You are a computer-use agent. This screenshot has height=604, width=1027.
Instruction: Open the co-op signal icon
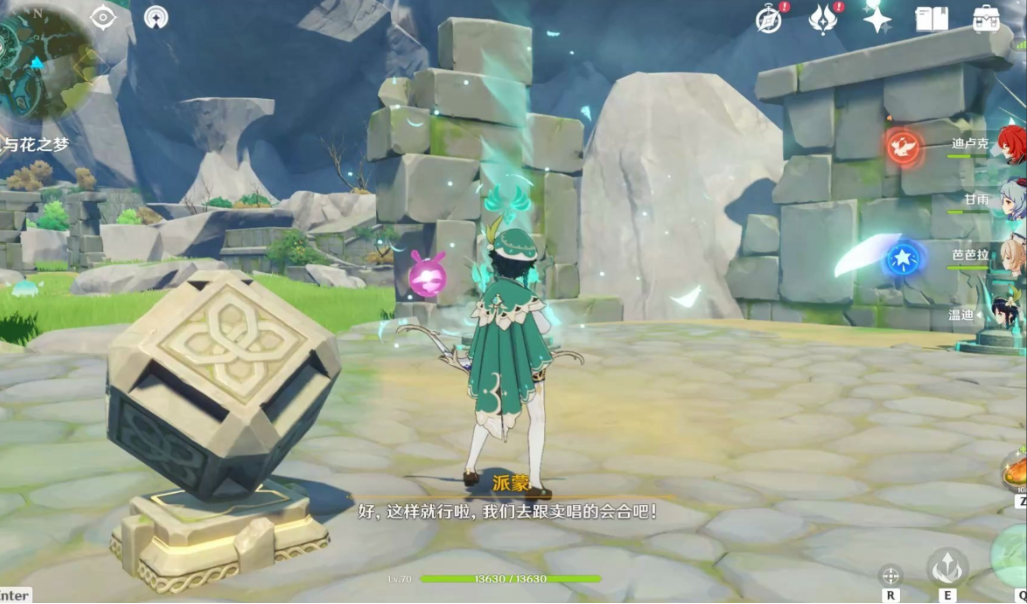[x=156, y=17]
